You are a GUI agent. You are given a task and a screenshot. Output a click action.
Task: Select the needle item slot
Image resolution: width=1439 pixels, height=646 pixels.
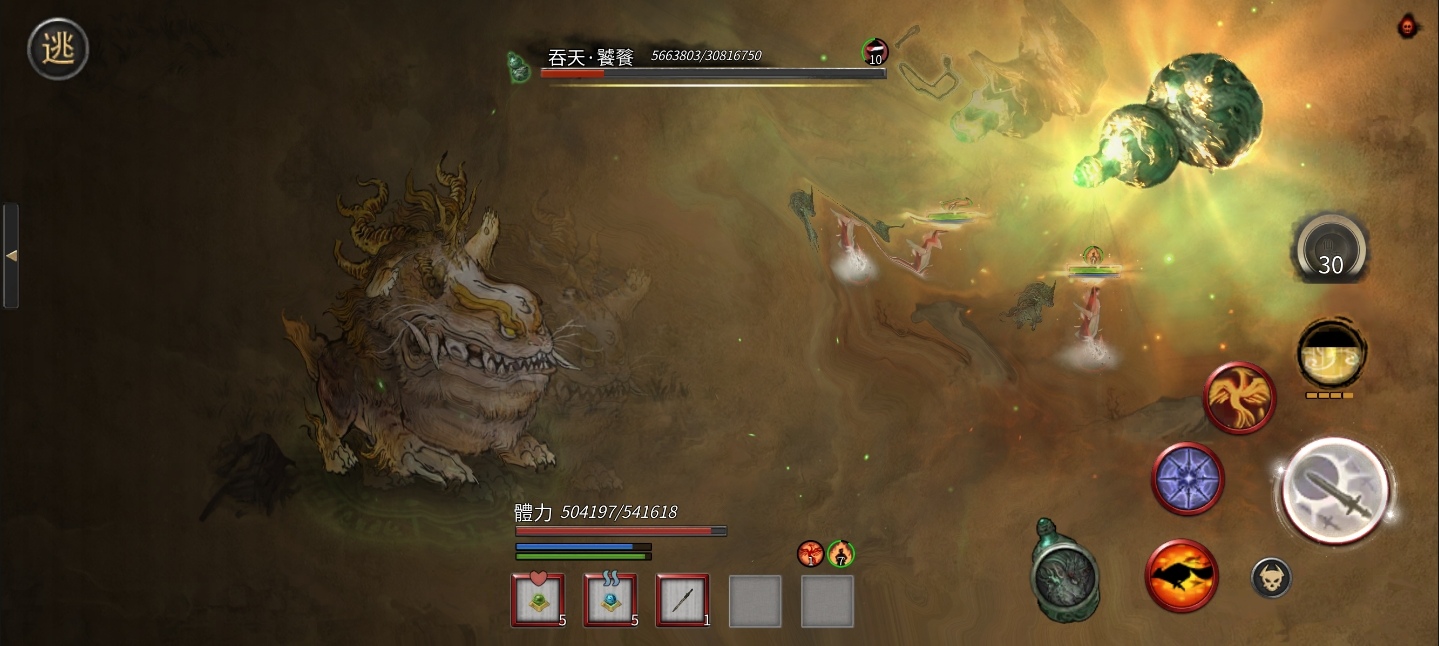[x=682, y=600]
